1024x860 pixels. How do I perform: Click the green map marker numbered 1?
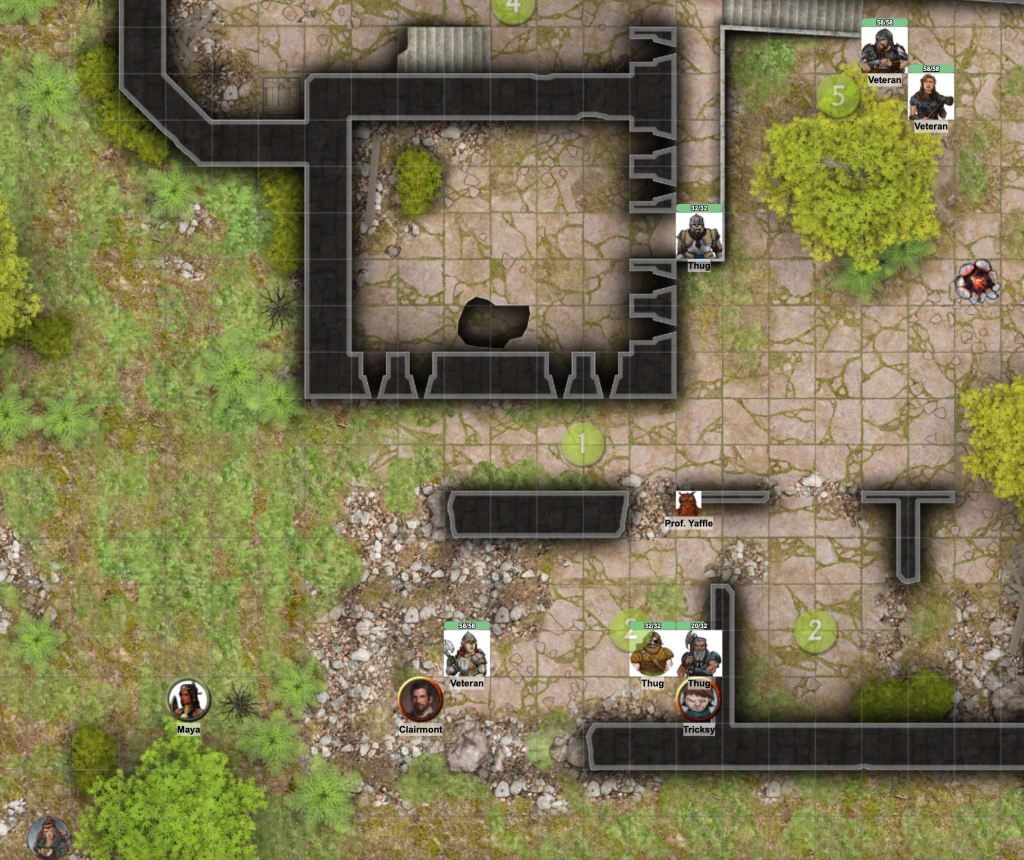[583, 443]
